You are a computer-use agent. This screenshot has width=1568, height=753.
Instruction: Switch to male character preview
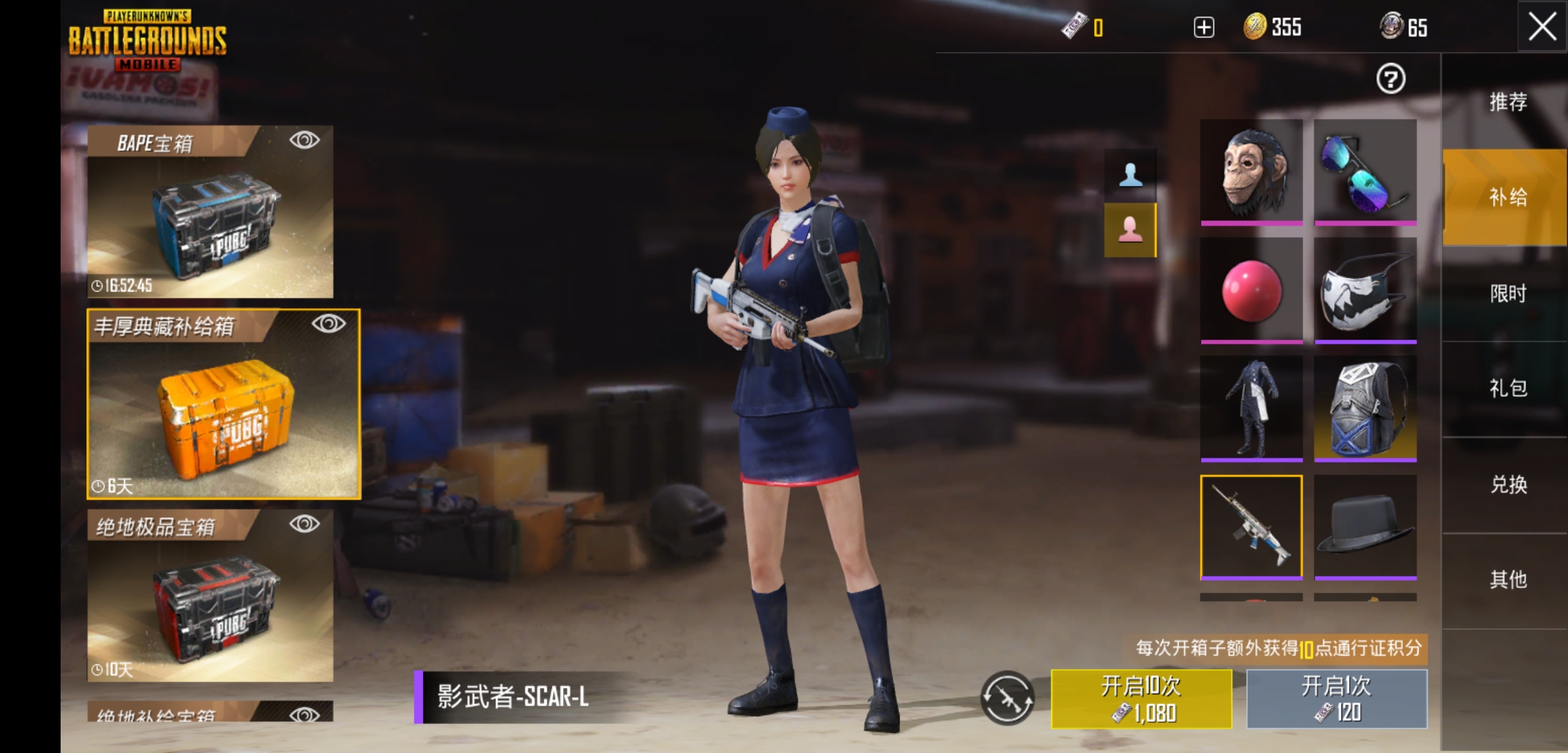(1130, 174)
